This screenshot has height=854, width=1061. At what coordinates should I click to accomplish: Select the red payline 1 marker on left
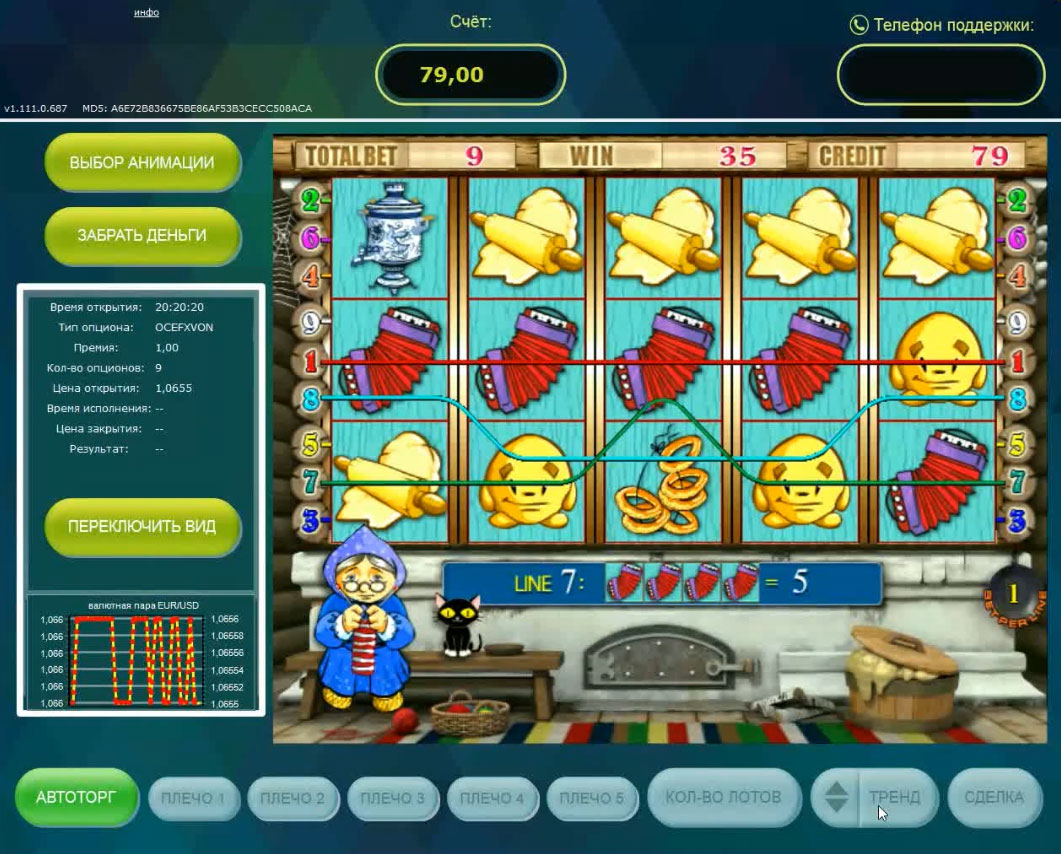pyautogui.click(x=310, y=360)
